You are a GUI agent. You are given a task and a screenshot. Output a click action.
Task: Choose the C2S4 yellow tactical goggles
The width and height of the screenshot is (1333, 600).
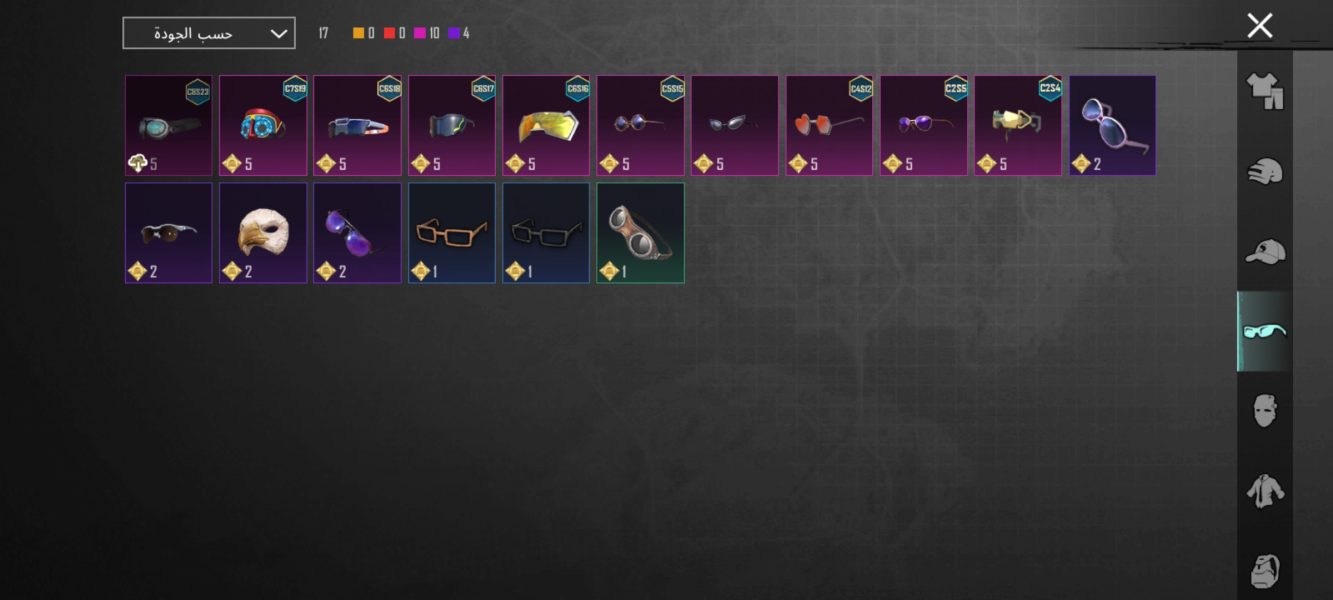pyautogui.click(x=1018, y=126)
